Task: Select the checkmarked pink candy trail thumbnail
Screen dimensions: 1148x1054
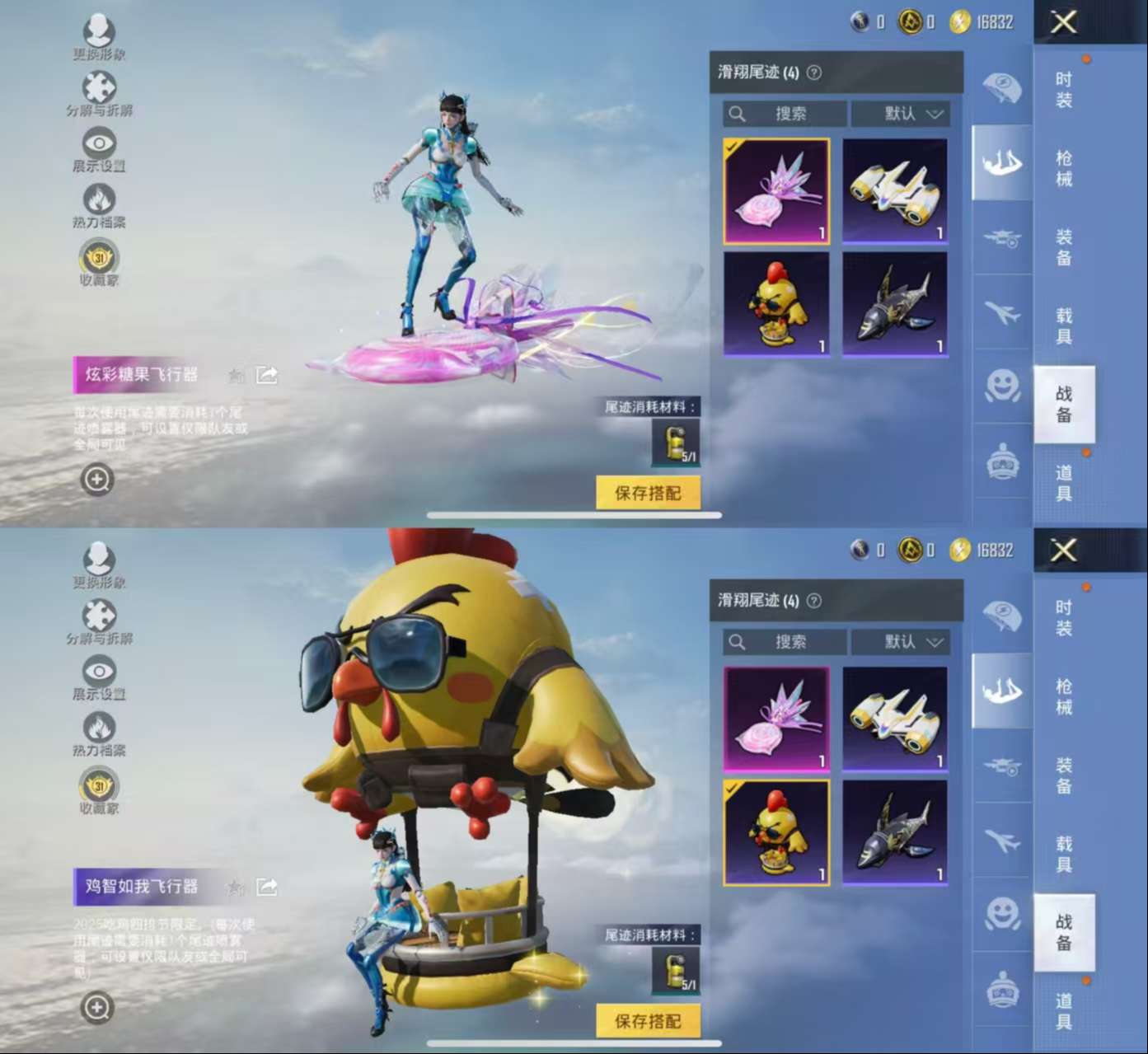Action: (776, 192)
